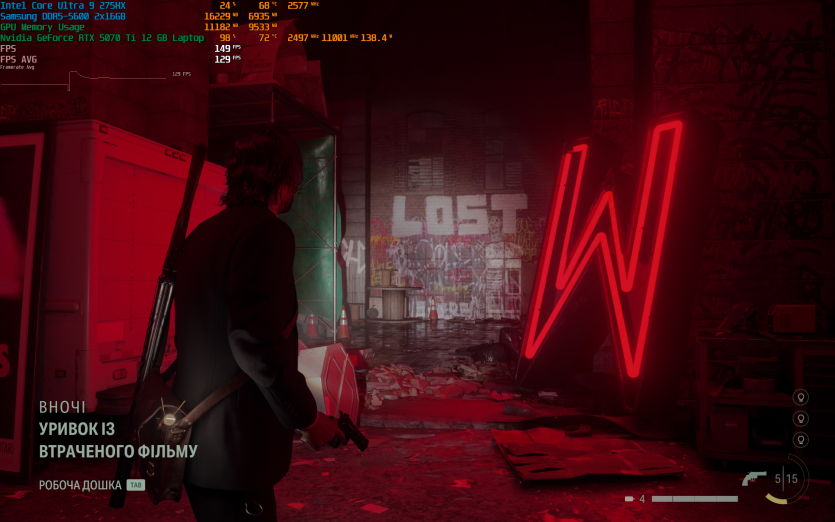
Task: Click the flashlight battery icon
Action: tap(628, 498)
